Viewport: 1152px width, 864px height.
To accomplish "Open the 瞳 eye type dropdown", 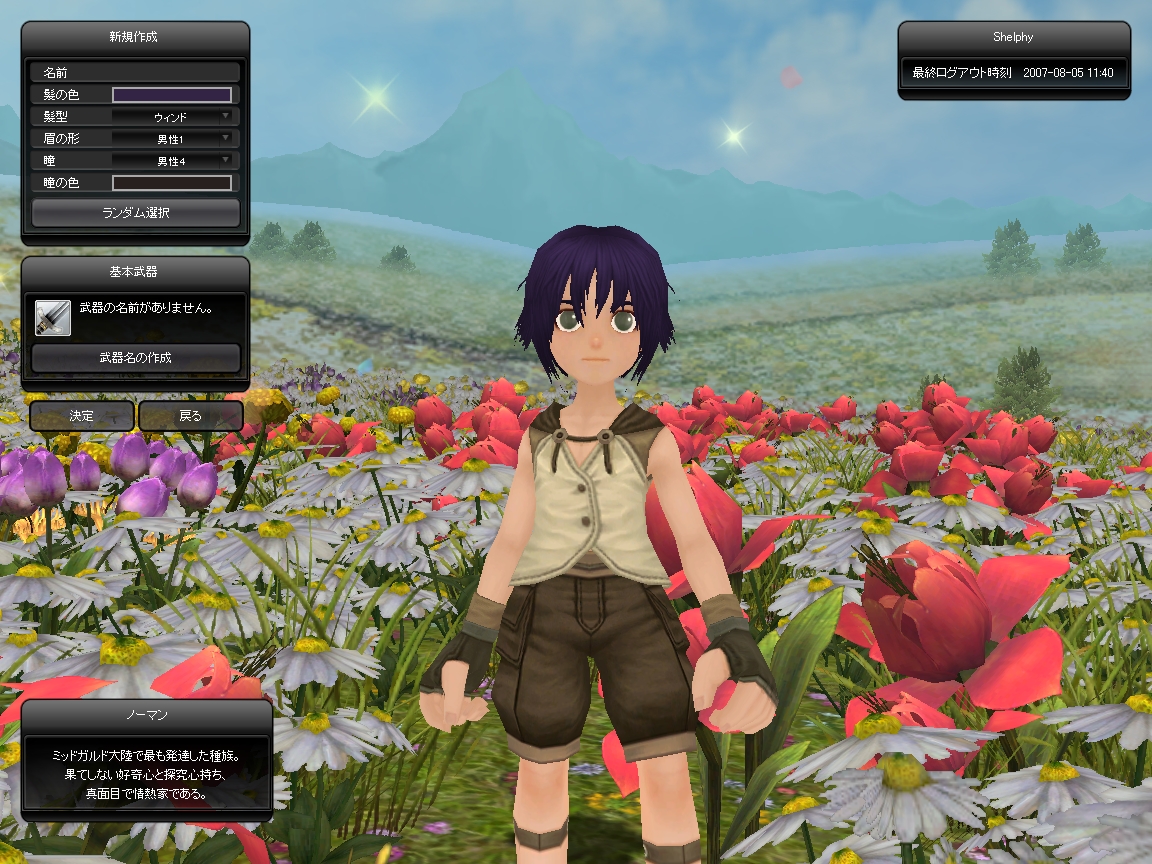I will (x=171, y=161).
